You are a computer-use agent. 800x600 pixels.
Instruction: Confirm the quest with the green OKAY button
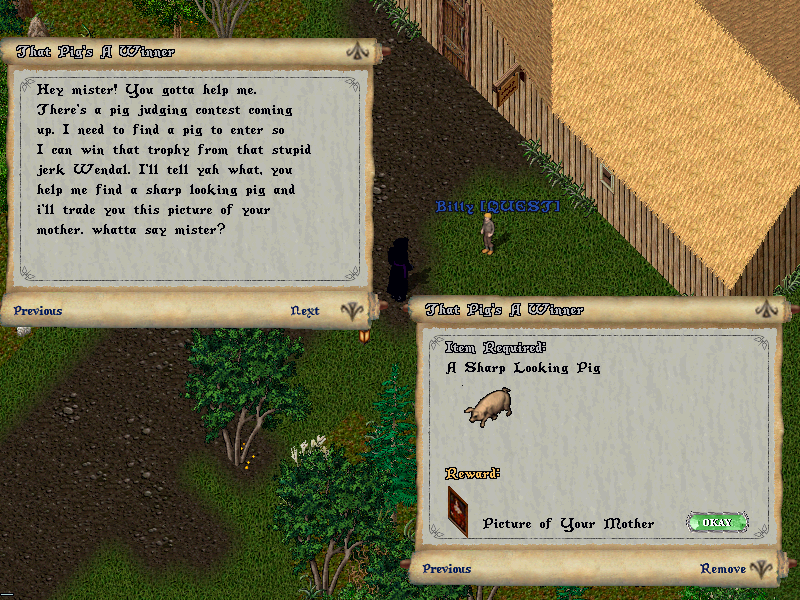pos(717,522)
